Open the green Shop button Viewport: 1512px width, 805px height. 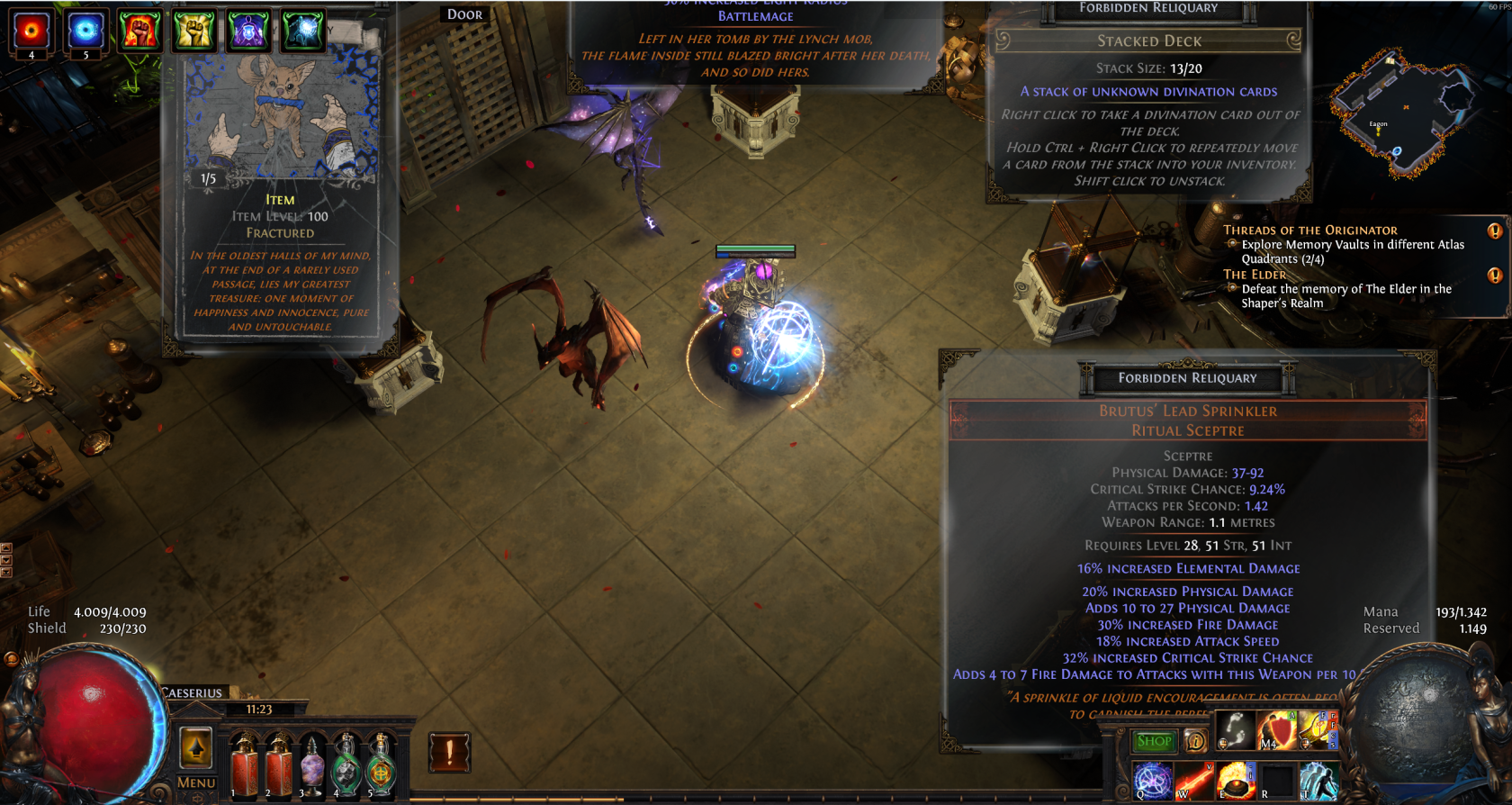click(1154, 741)
